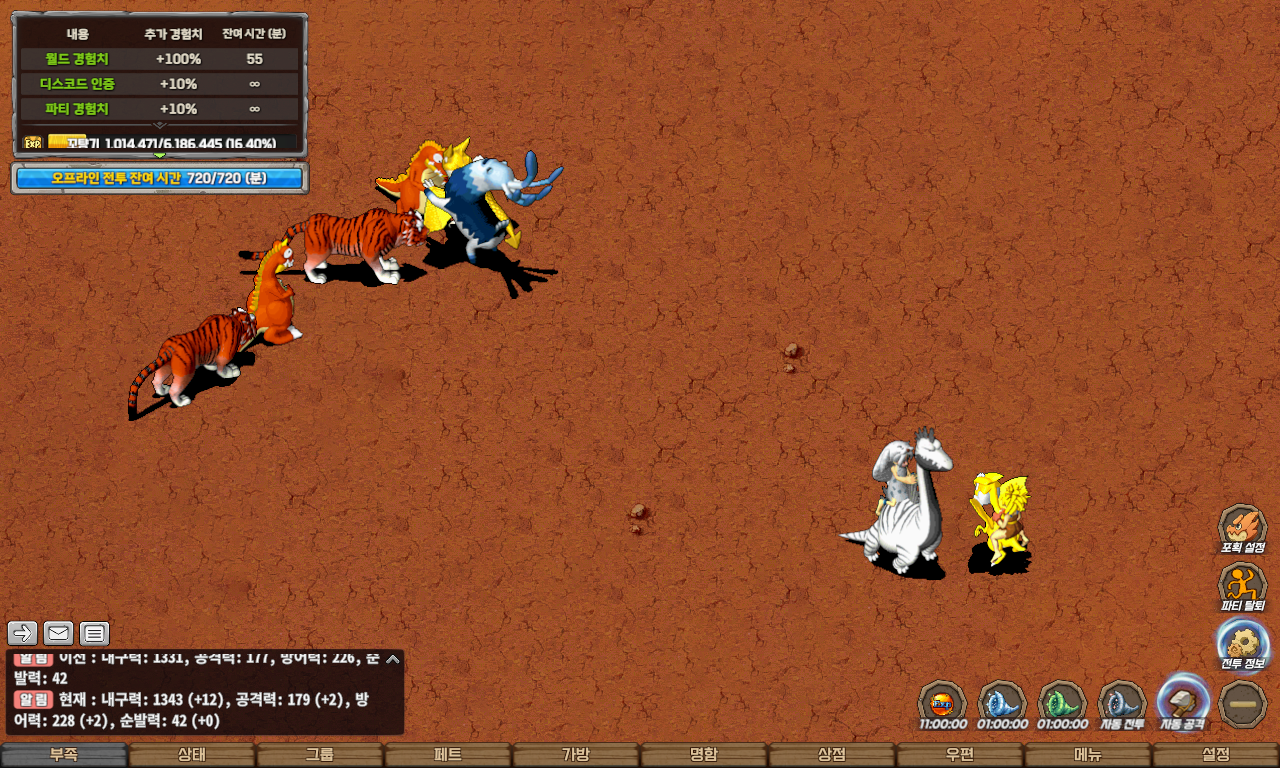Expand the chat log with the up arrow
Image resolution: width=1280 pixels, height=768 pixels.
pyautogui.click(x=393, y=659)
